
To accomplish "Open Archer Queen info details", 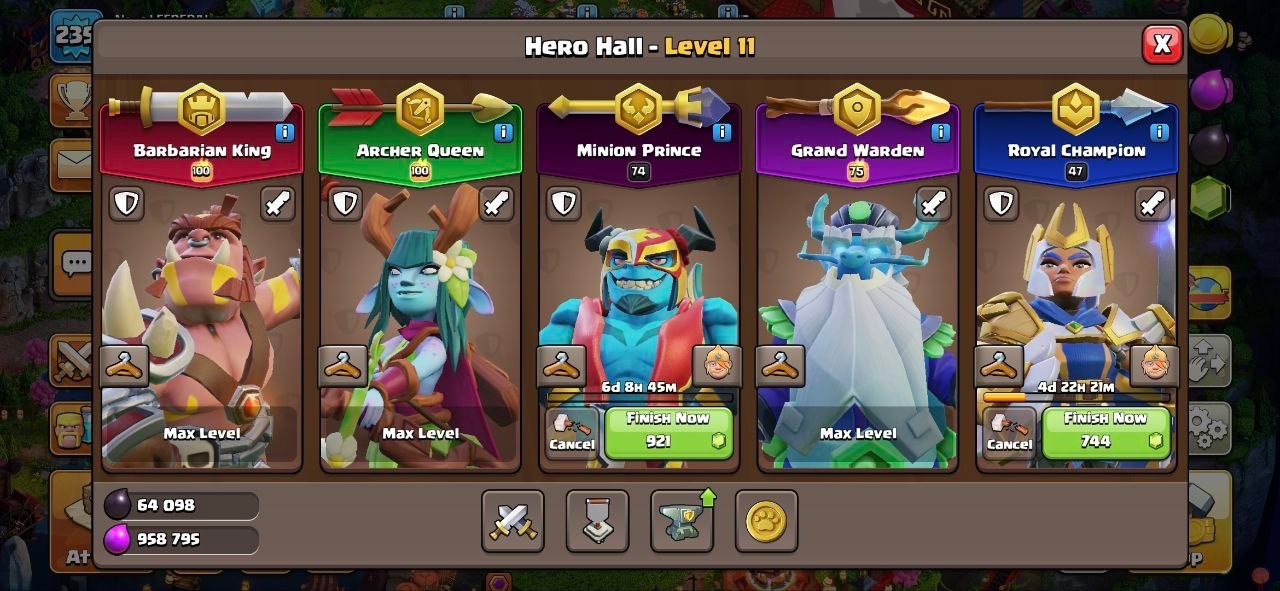I will 503,132.
